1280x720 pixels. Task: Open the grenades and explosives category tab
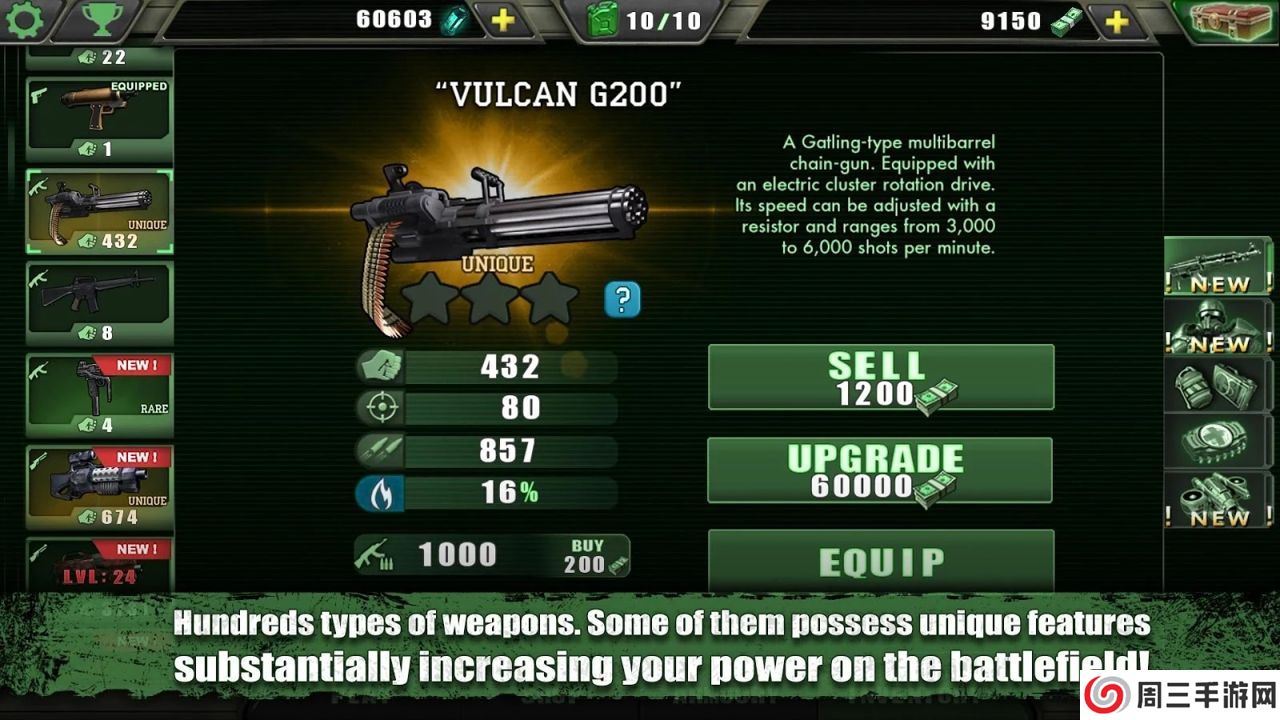click(x=1204, y=384)
